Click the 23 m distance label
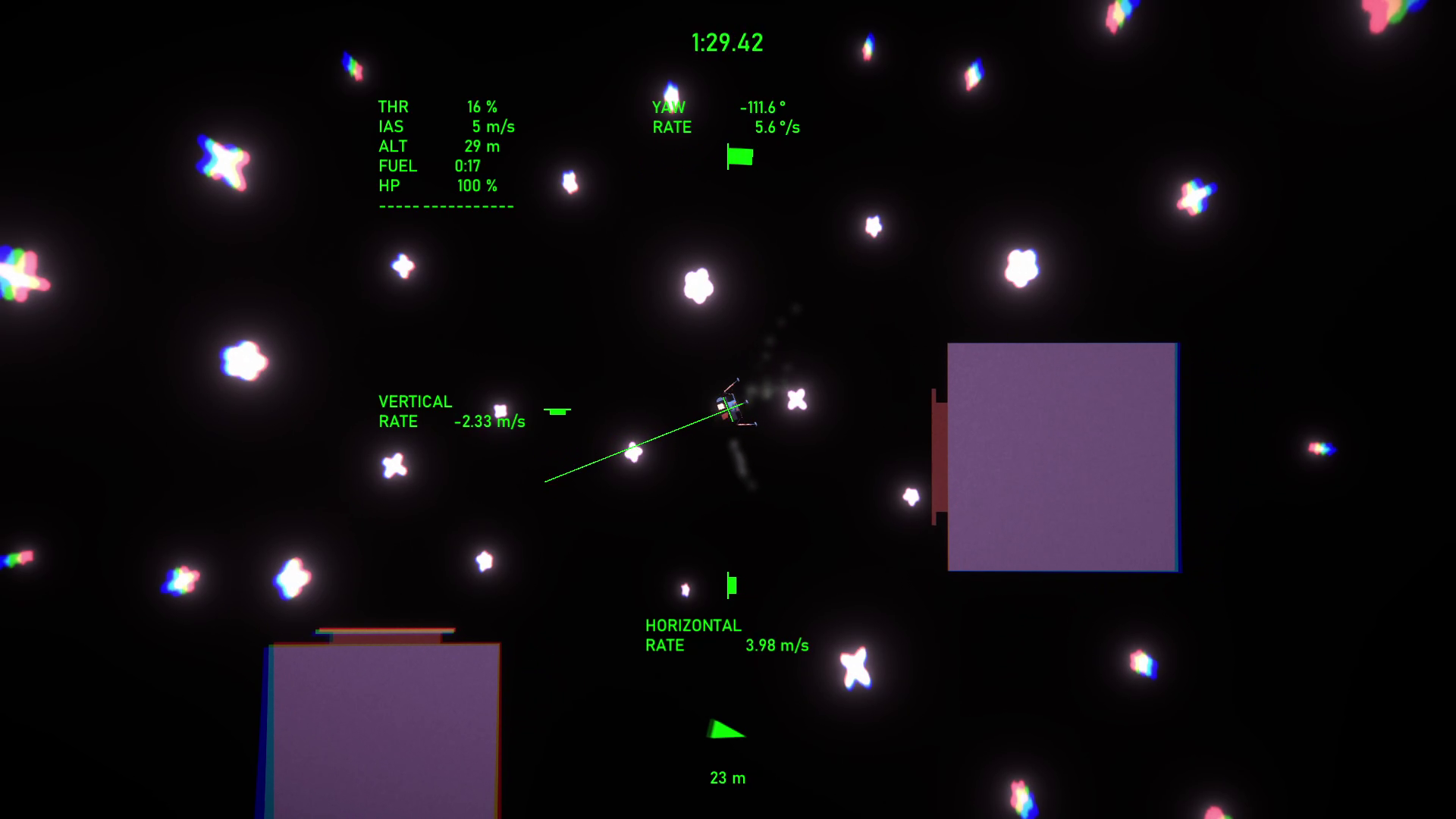Screen dimensions: 1456x819 pyautogui.click(x=727, y=777)
